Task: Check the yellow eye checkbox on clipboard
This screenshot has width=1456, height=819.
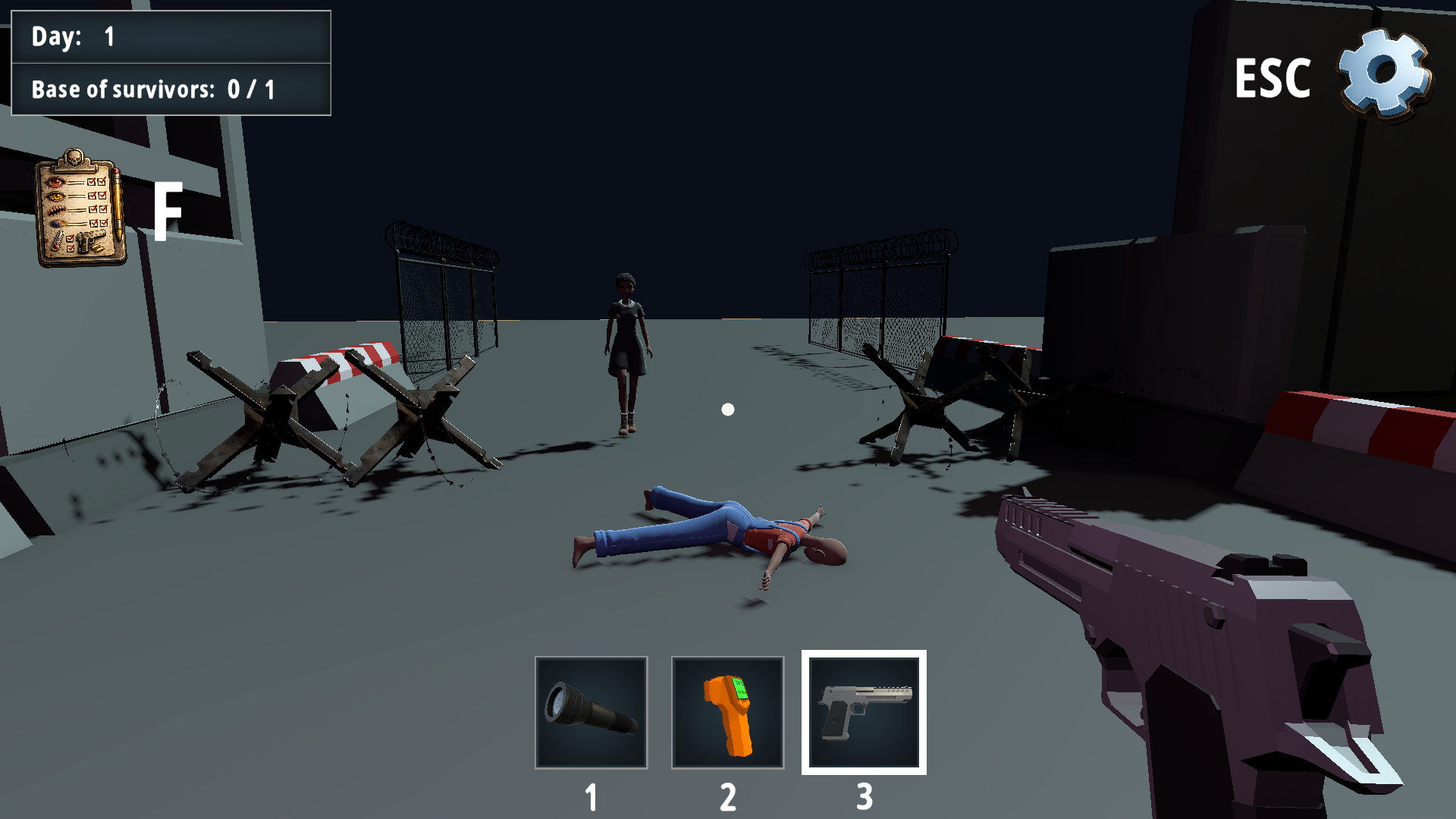Action: [92, 196]
